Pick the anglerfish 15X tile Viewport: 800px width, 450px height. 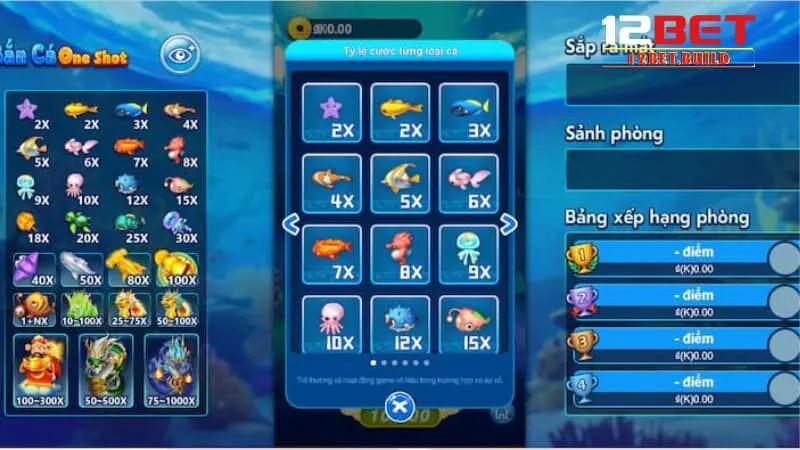click(468, 325)
